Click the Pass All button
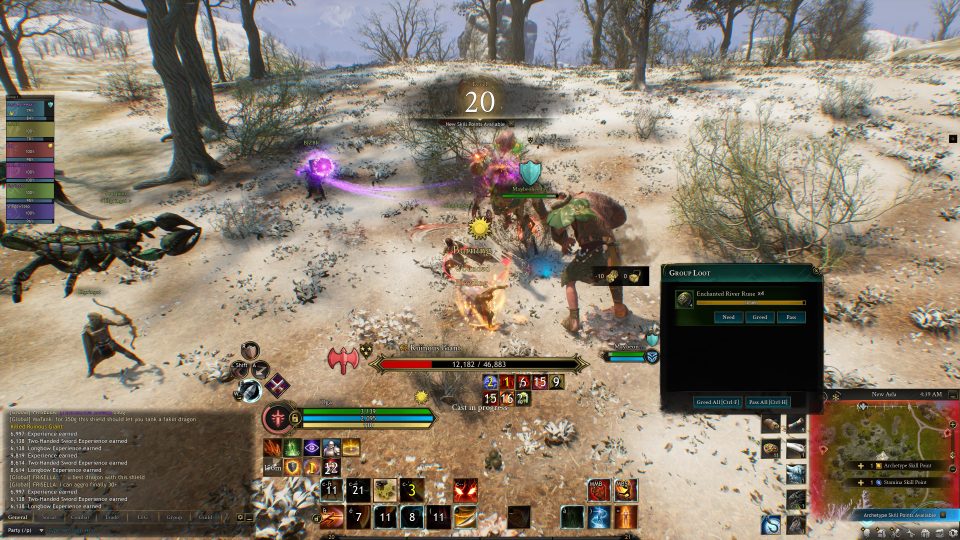The height and width of the screenshot is (540, 960). tap(767, 402)
